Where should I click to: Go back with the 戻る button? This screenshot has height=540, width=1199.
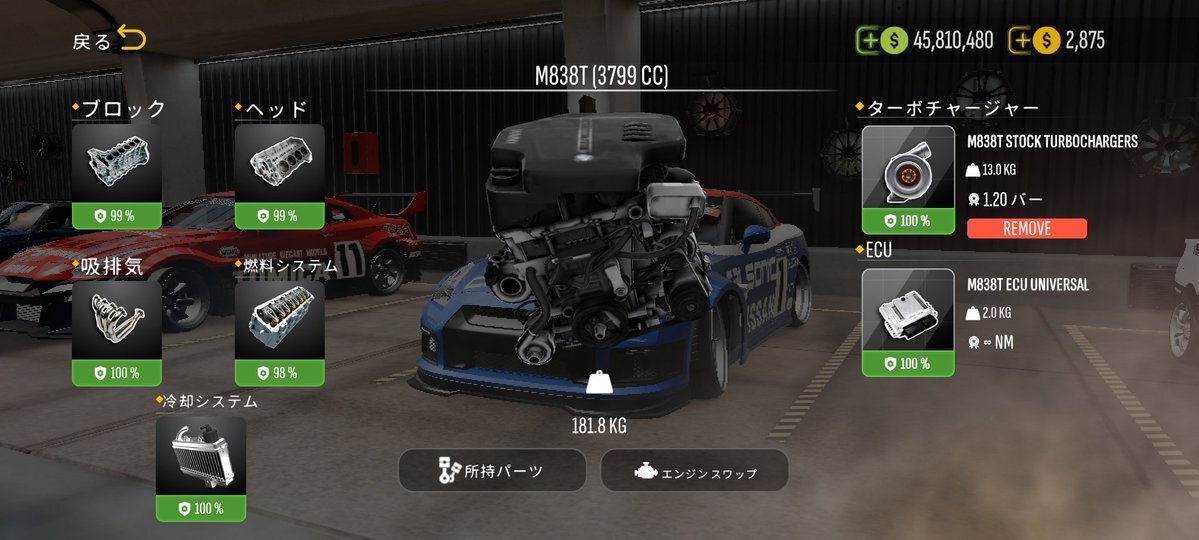[109, 41]
